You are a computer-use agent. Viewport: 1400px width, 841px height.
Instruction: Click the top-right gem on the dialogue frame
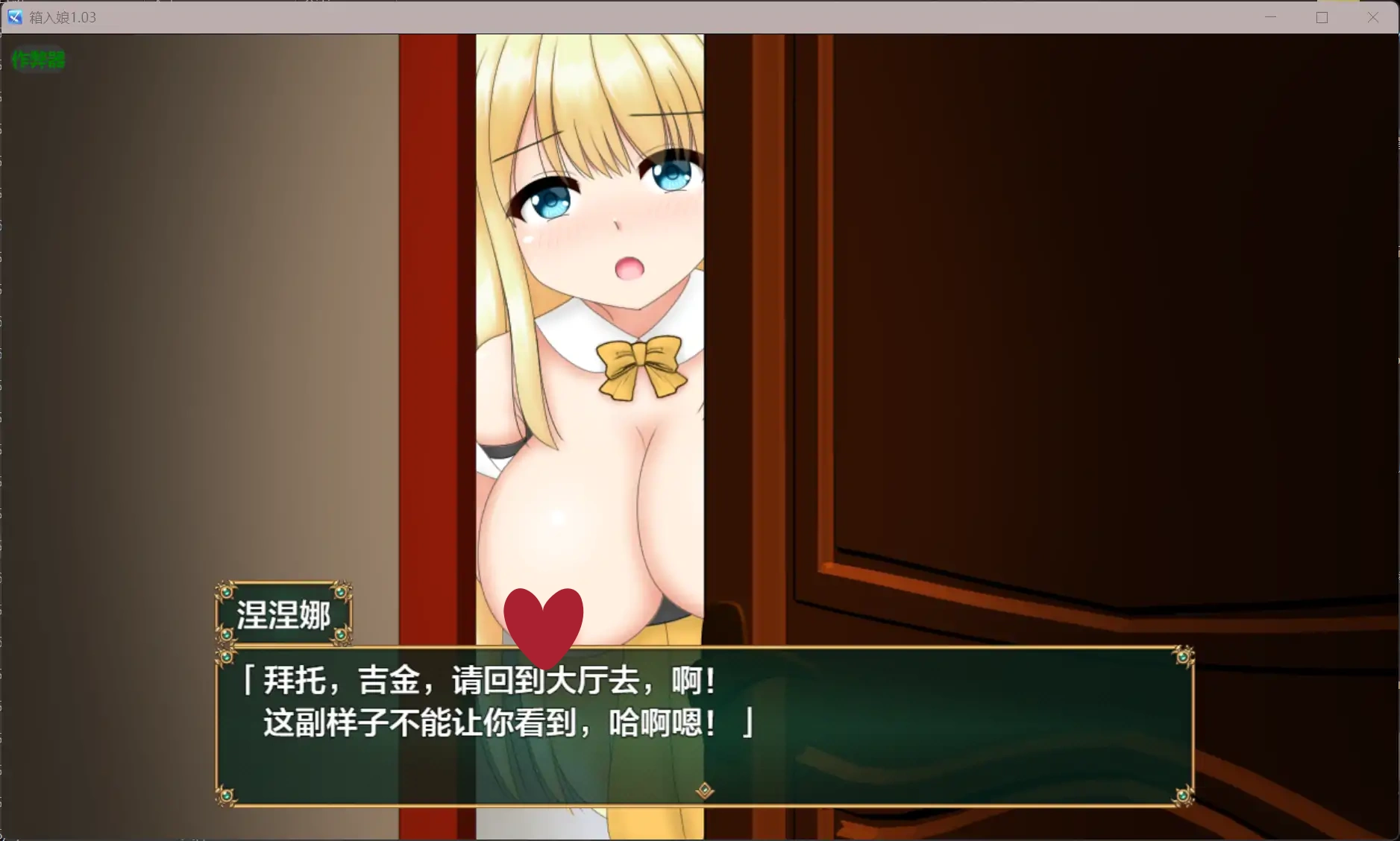(x=1182, y=656)
